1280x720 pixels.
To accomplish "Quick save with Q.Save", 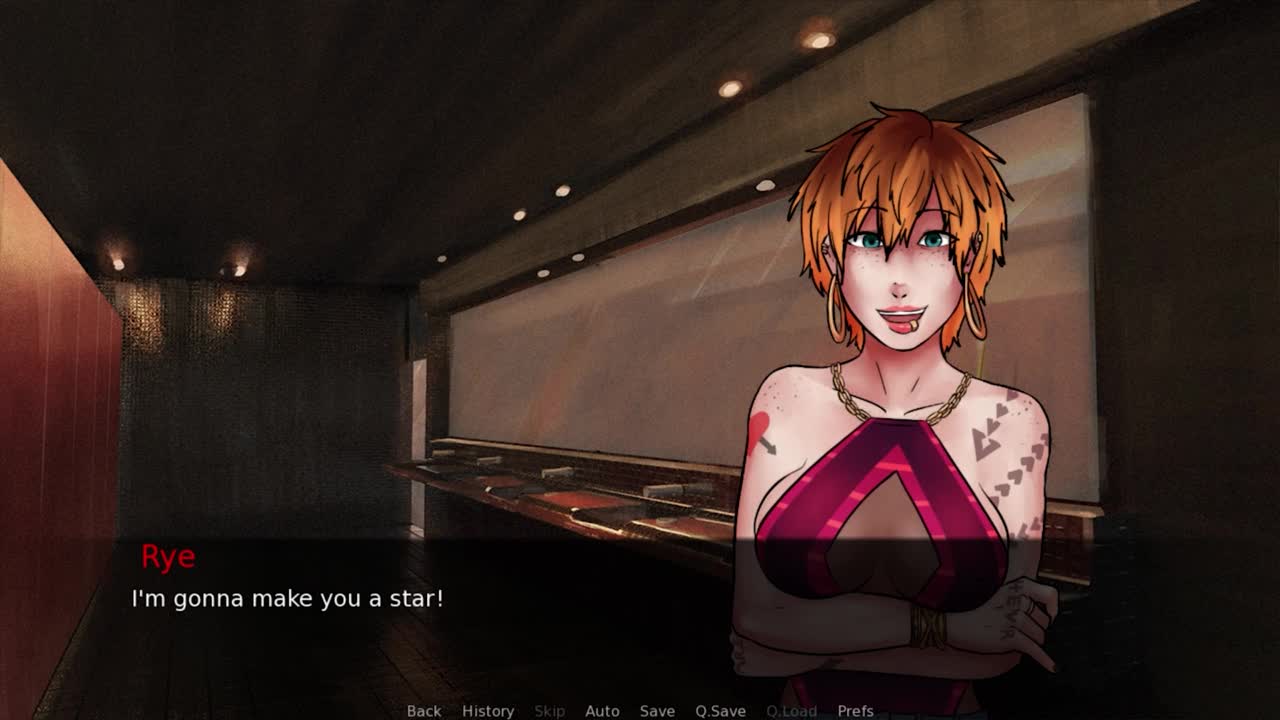I will tap(720, 711).
